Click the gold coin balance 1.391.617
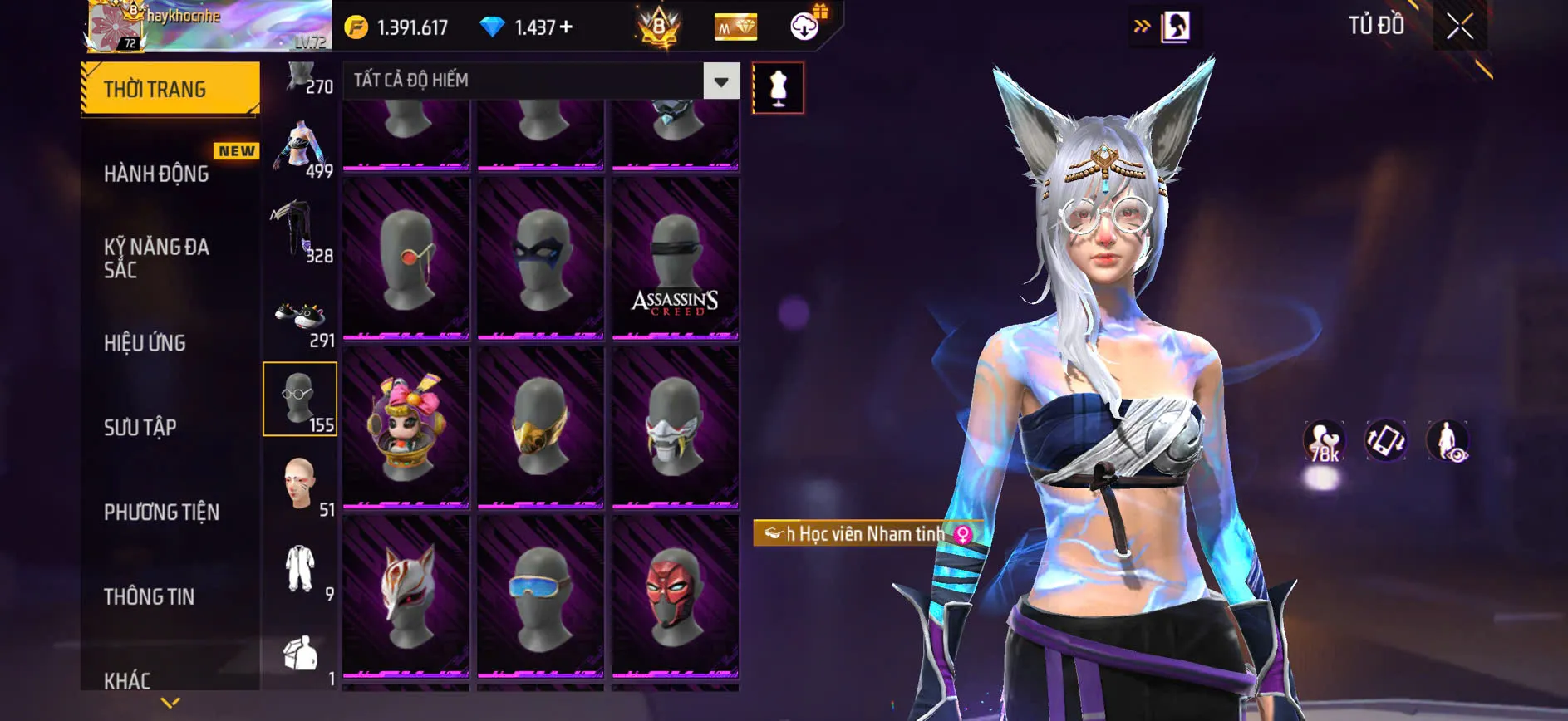 [x=397, y=26]
